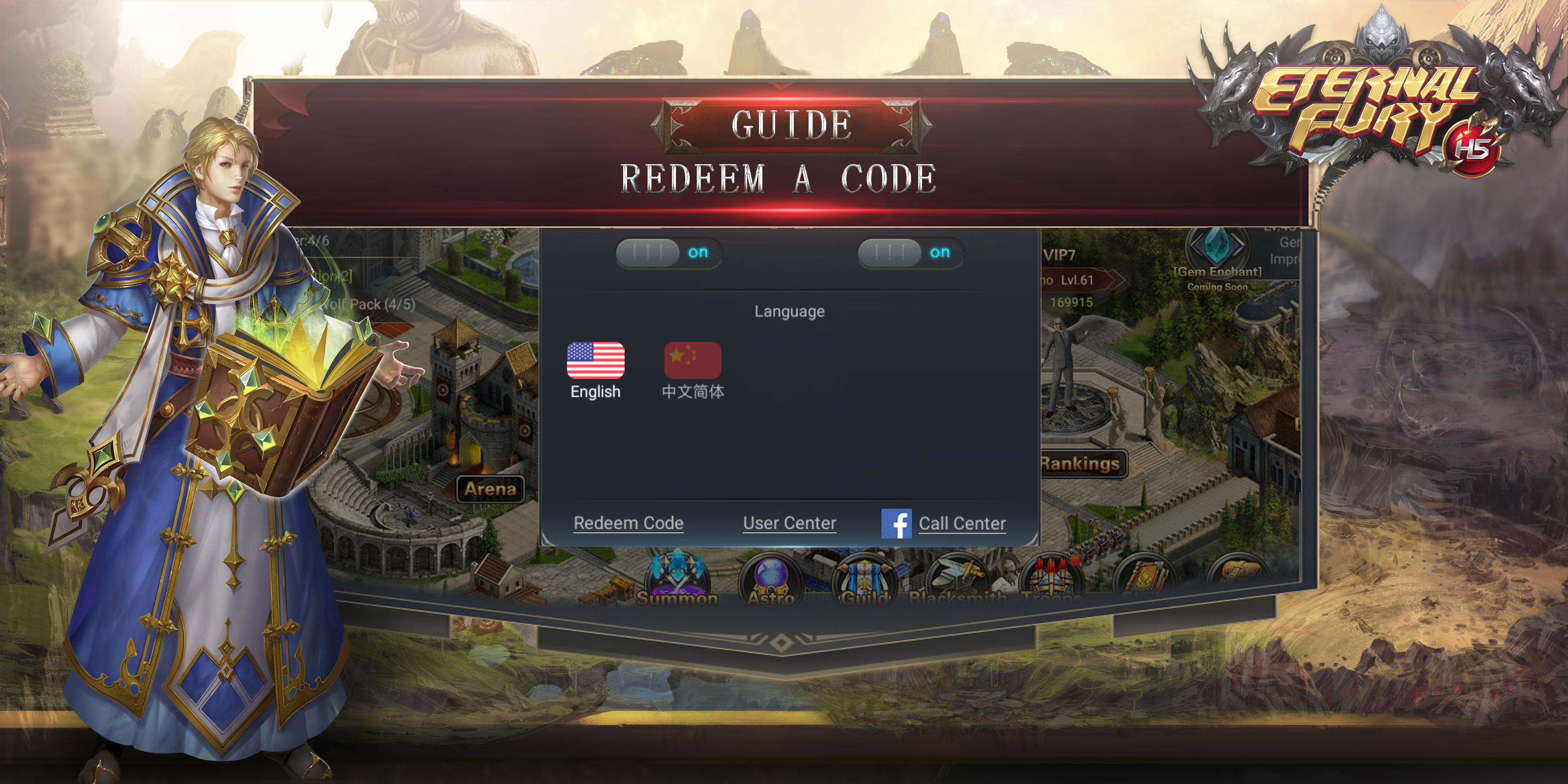Select the Gem Enchant crystal icon
Viewport: 1568px width, 784px height.
[1217, 245]
